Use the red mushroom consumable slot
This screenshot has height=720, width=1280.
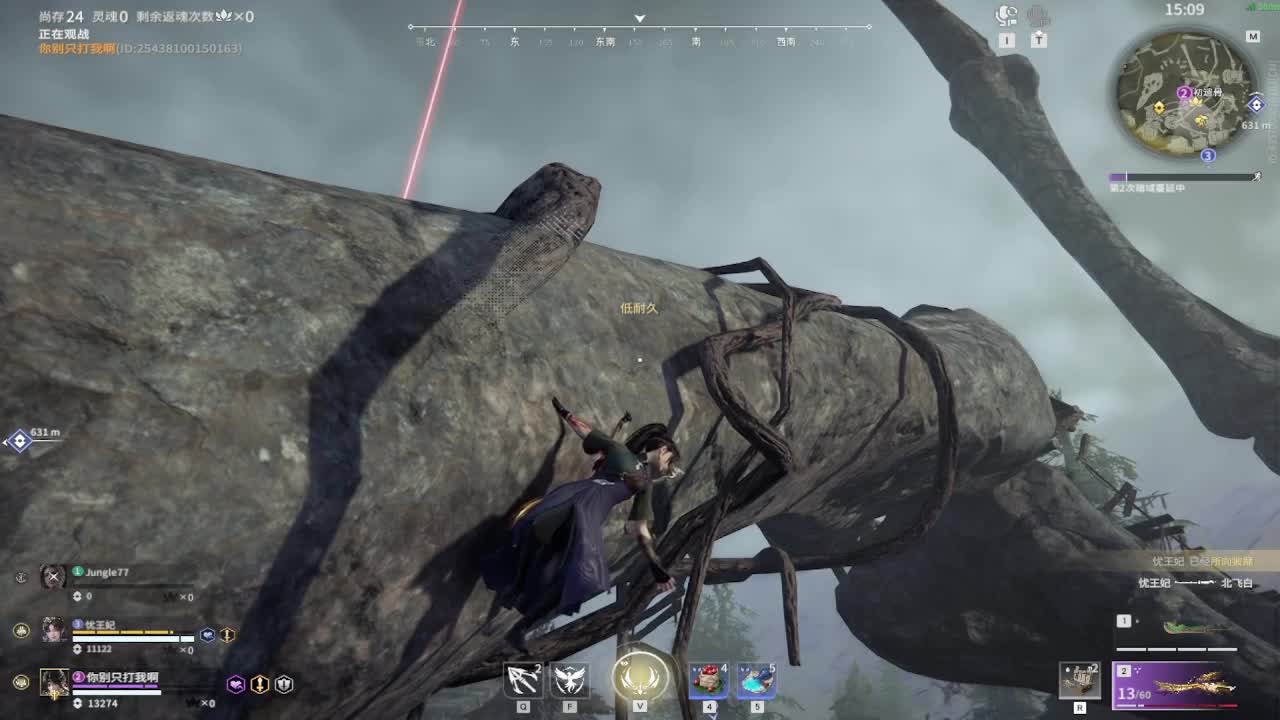tap(708, 680)
